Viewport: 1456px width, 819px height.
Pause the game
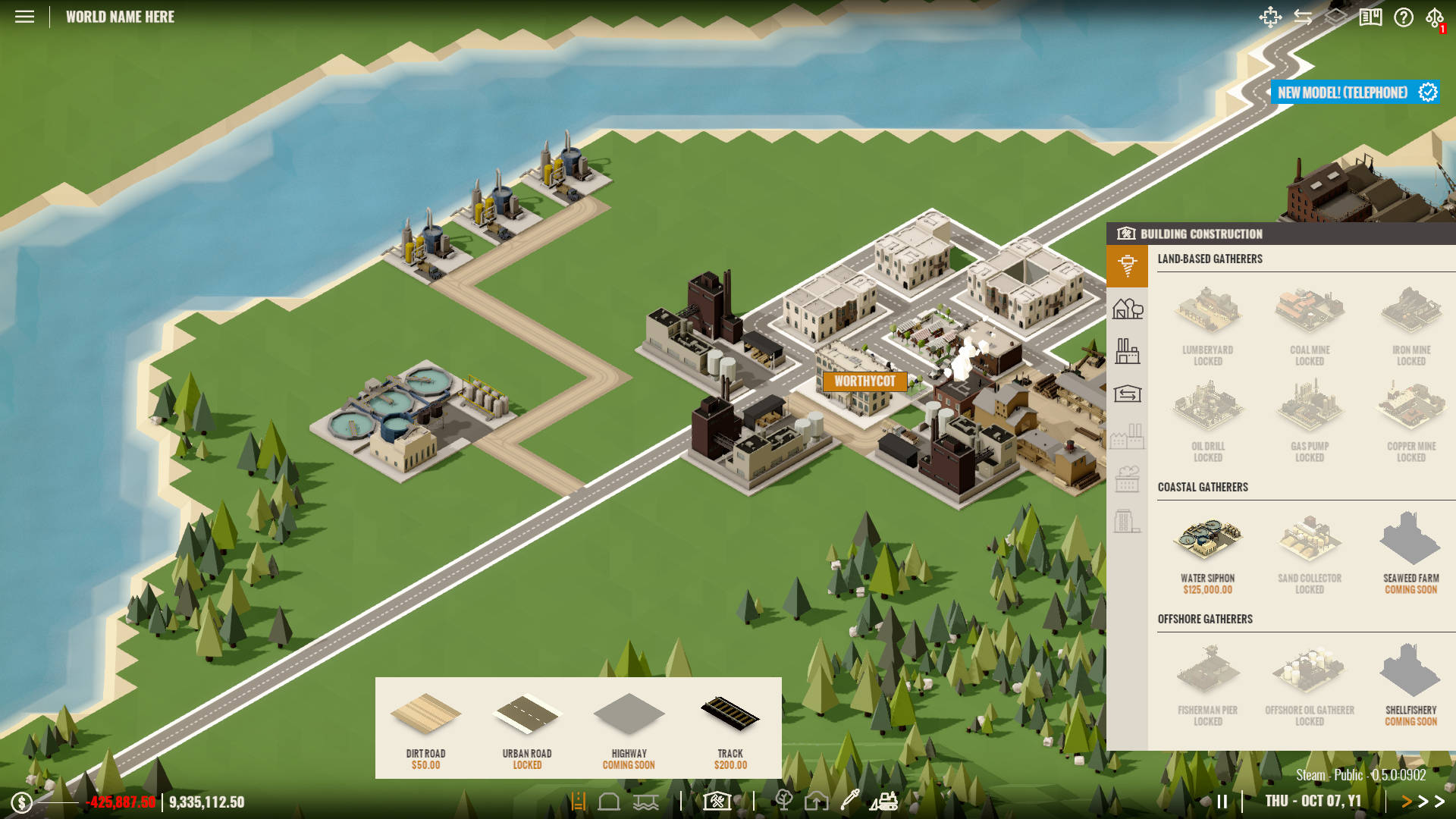[x=1222, y=802]
